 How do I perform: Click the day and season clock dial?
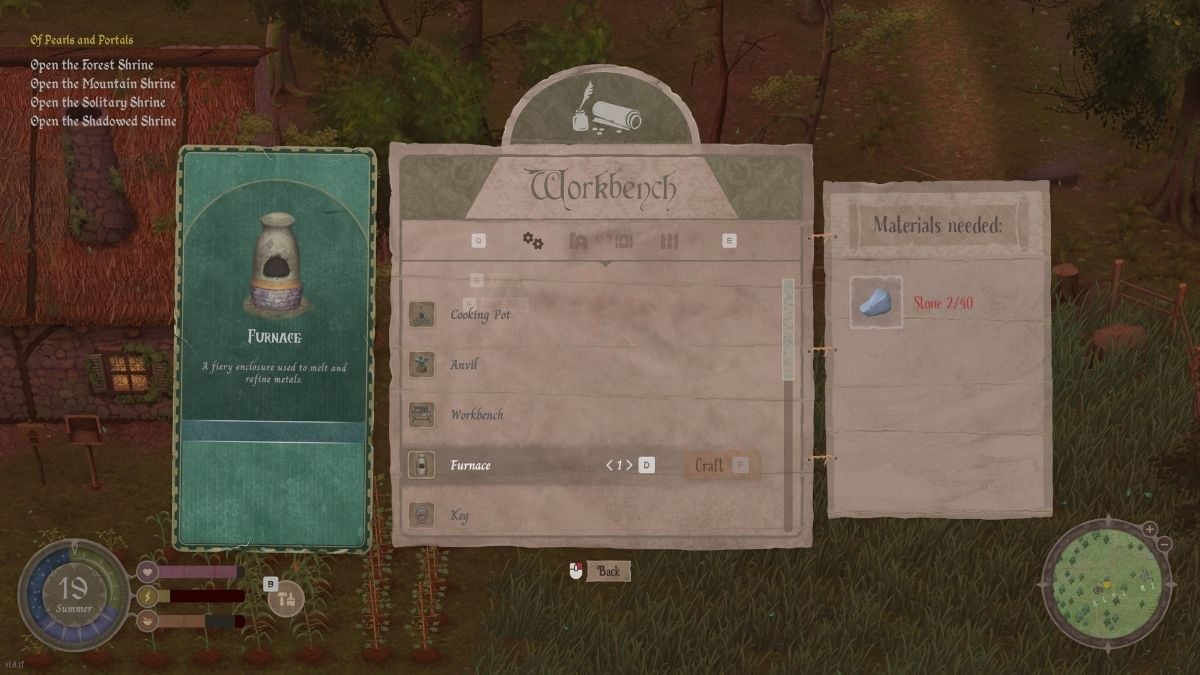coord(74,592)
